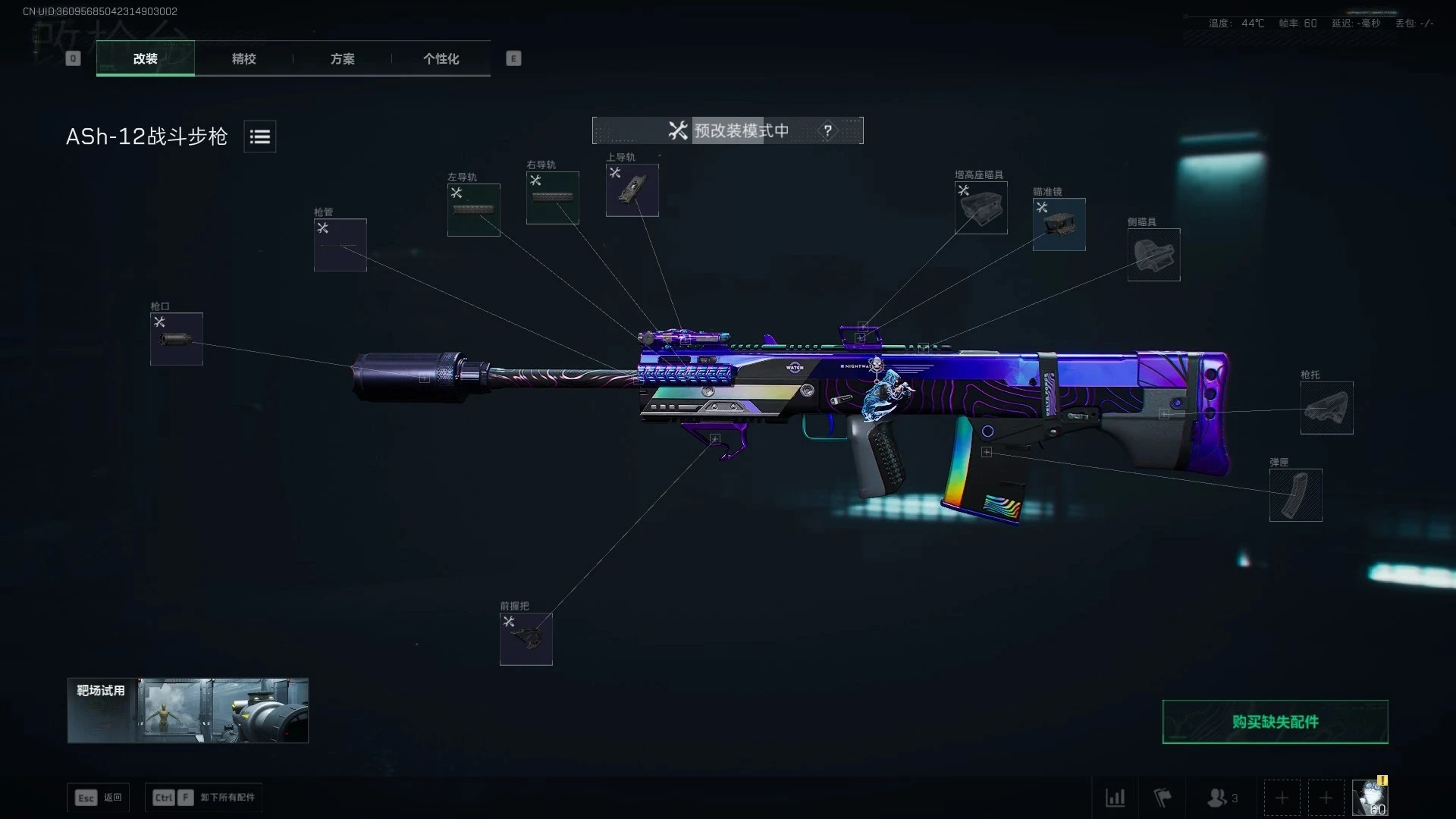This screenshot has height=819, width=1456.
Task: Switch to the 改装 tab
Action: coord(145,58)
